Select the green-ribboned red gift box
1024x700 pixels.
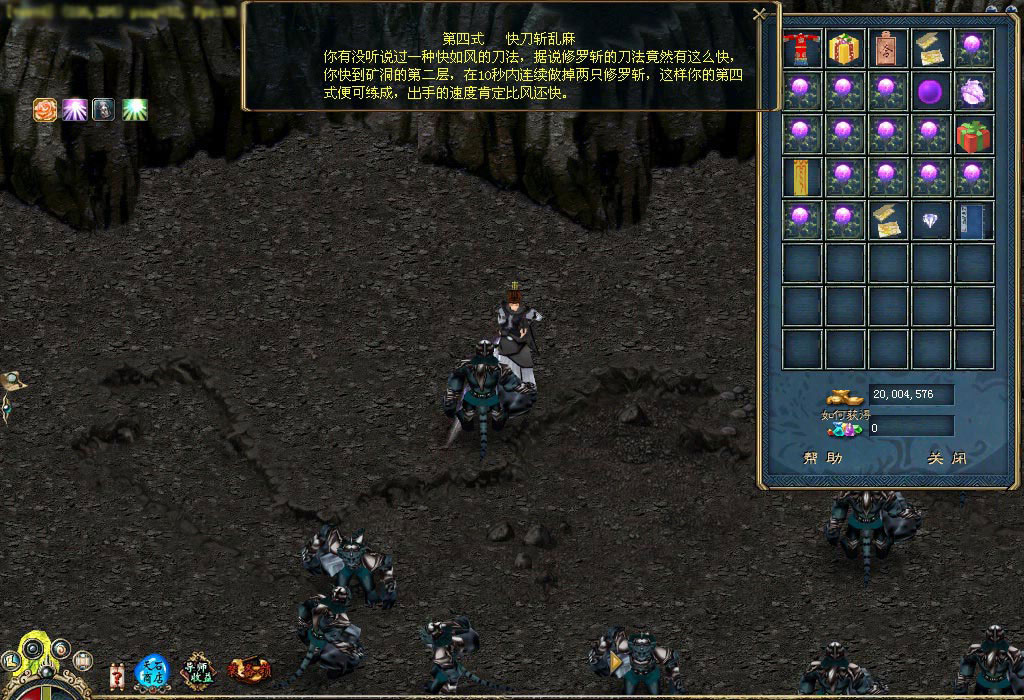tap(974, 134)
